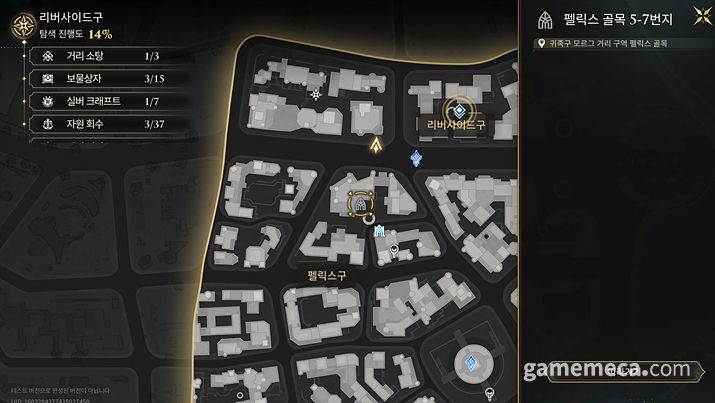Click the 펠릭스 골목 5-7번지 arch icon
The height and width of the screenshot is (403, 715).
[546, 20]
